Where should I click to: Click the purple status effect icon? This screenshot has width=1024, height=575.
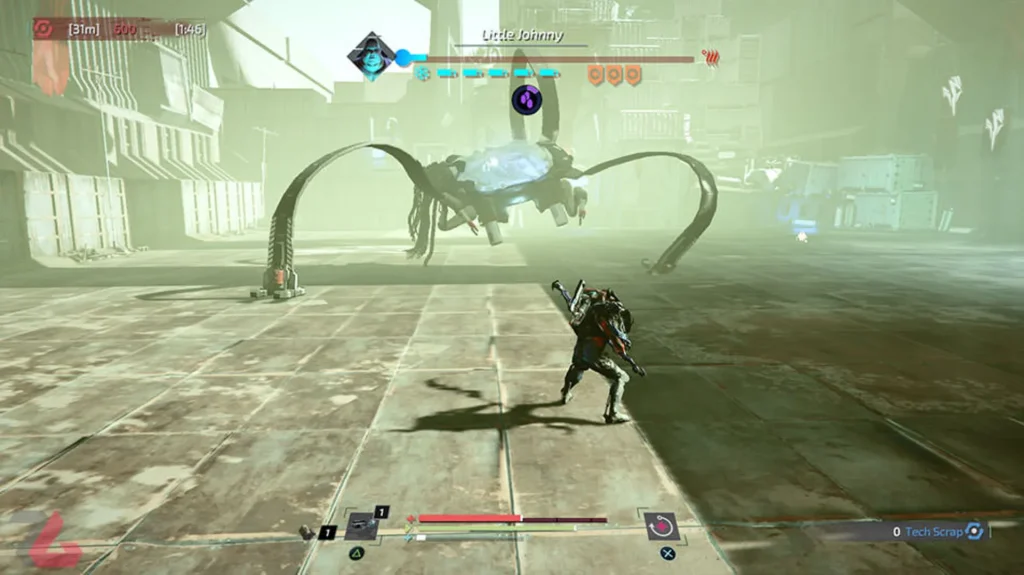click(x=527, y=98)
